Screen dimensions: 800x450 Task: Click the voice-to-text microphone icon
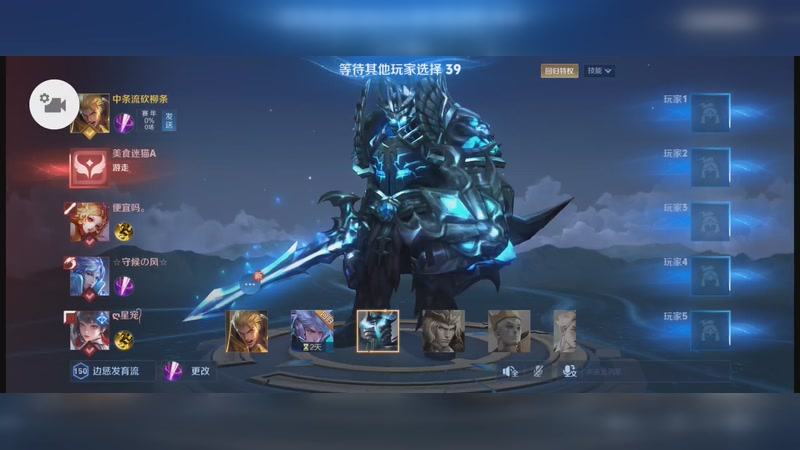[x=569, y=371]
